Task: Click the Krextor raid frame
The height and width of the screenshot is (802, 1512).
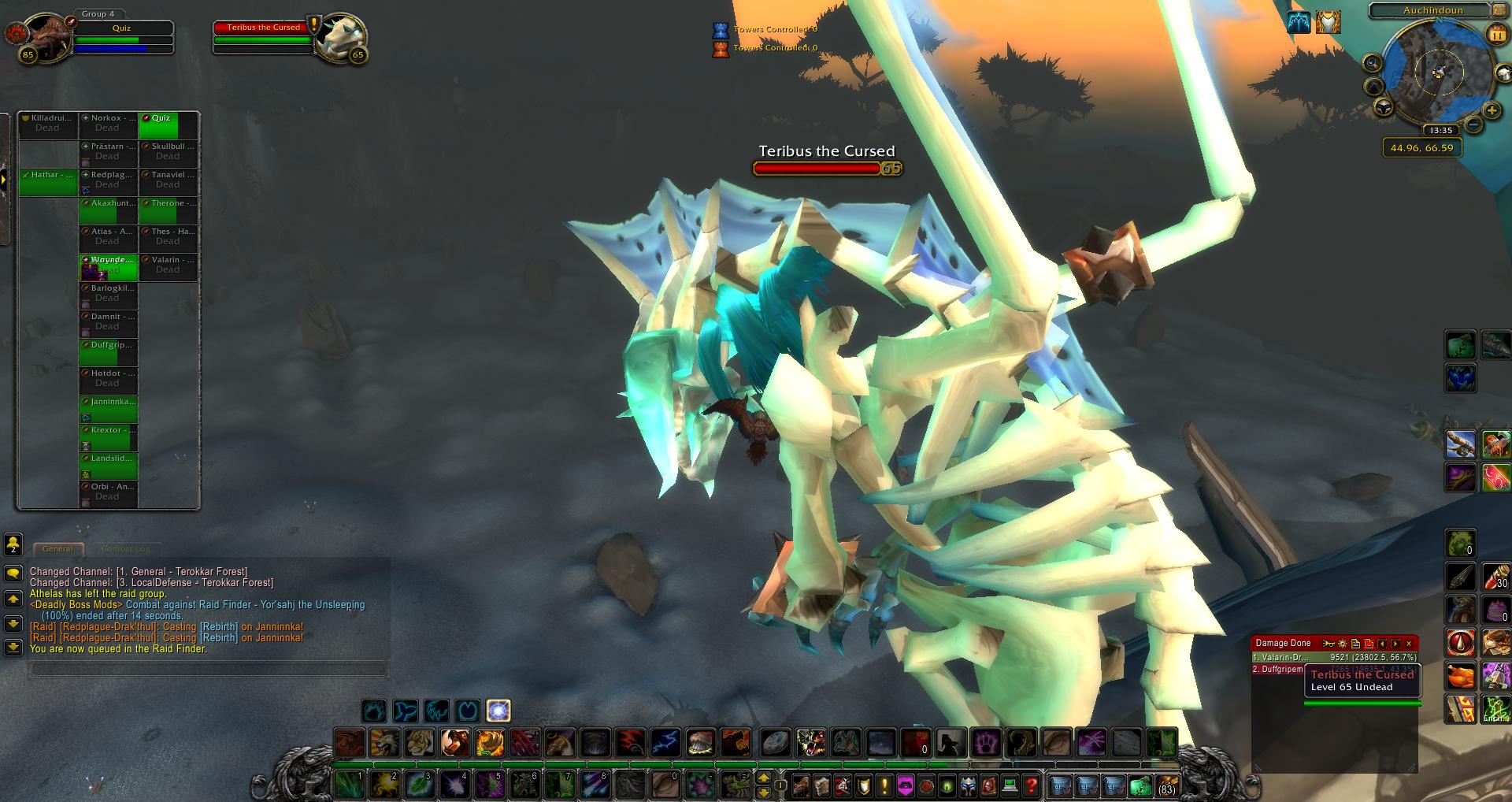Action: (x=108, y=436)
